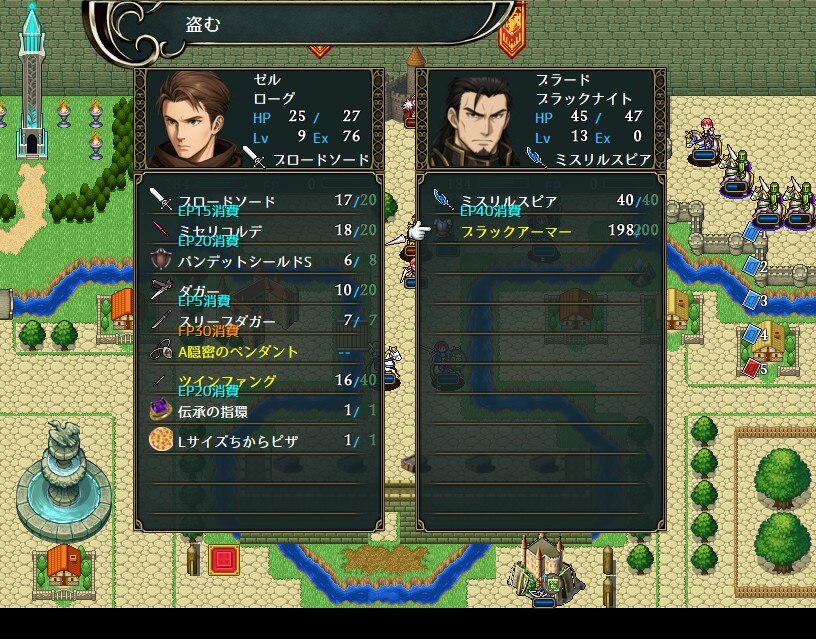Select ブロードソード in Zel's inventory
The height and width of the screenshot is (639, 816).
pos(260,201)
